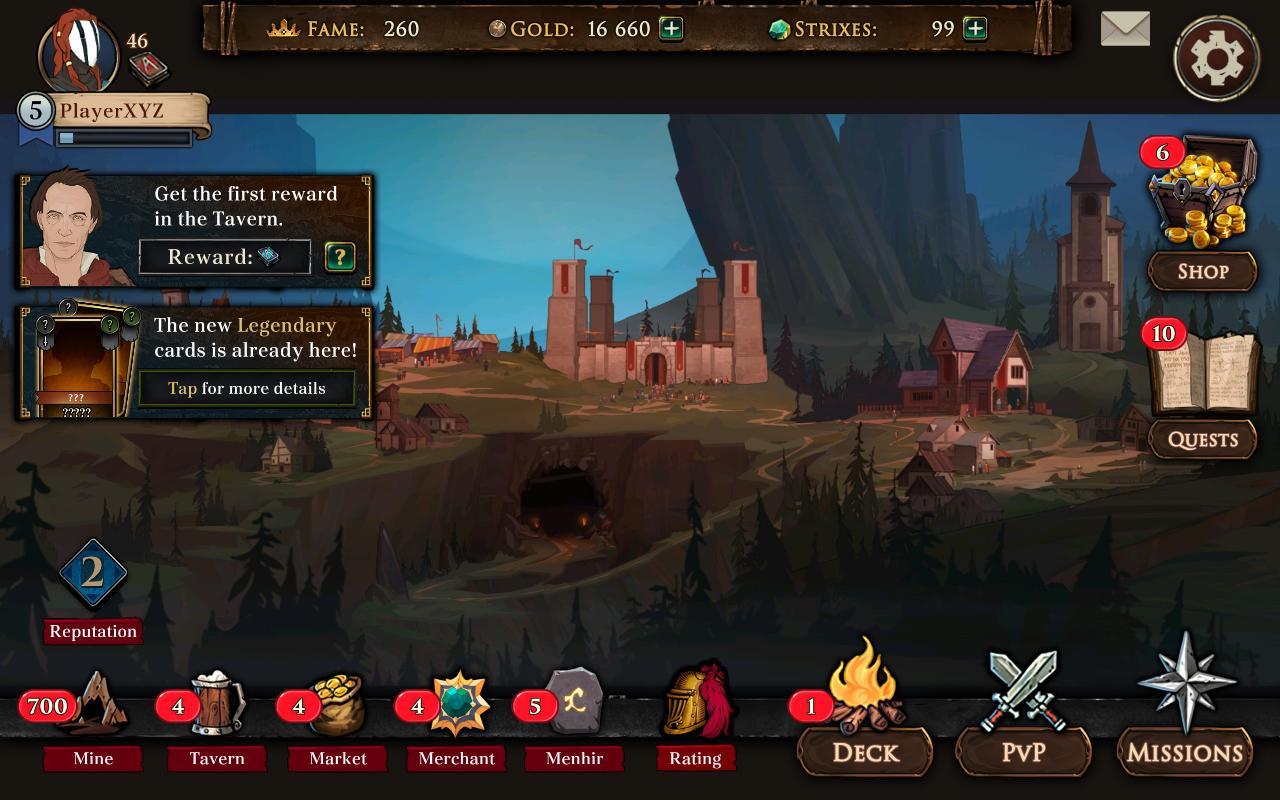1280x800 pixels.
Task: Add more gold with the plus button
Action: pos(671,29)
